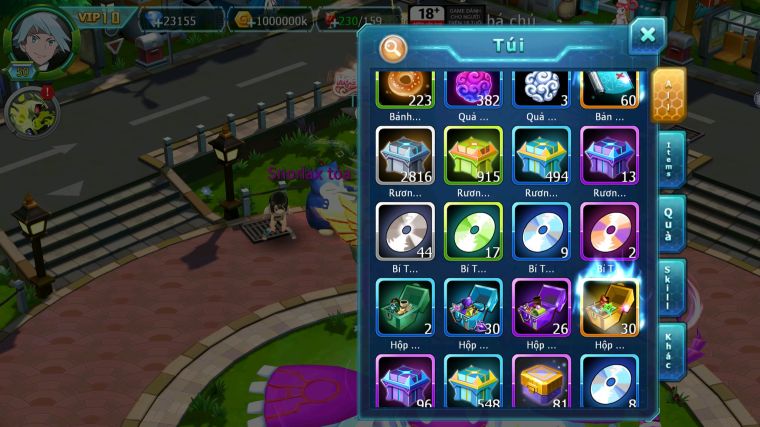Switch to the Items tab
Image resolution: width=760 pixels, height=427 pixels.
pos(670,160)
